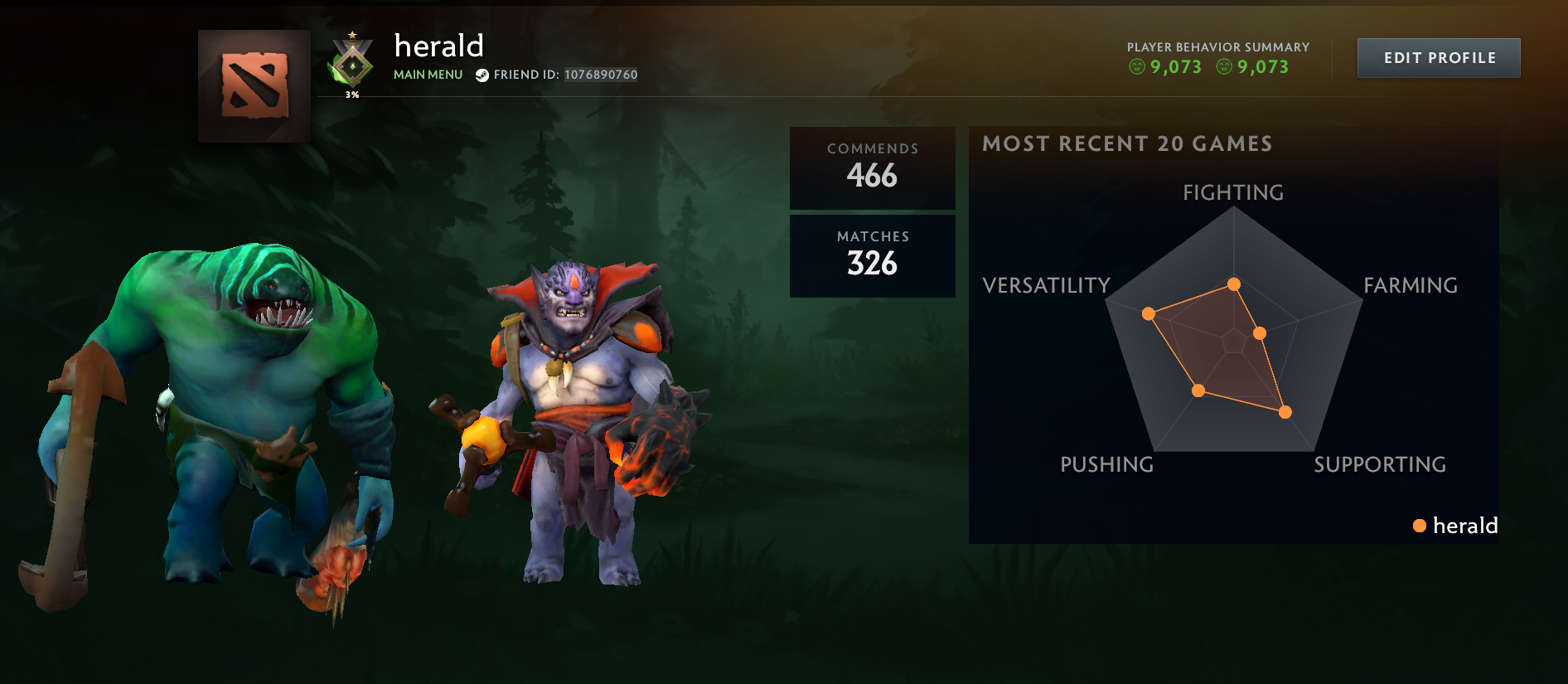Screen dimensions: 1568x684
Task: Click the Steam icon beside Friend ID
Action: 483,75
